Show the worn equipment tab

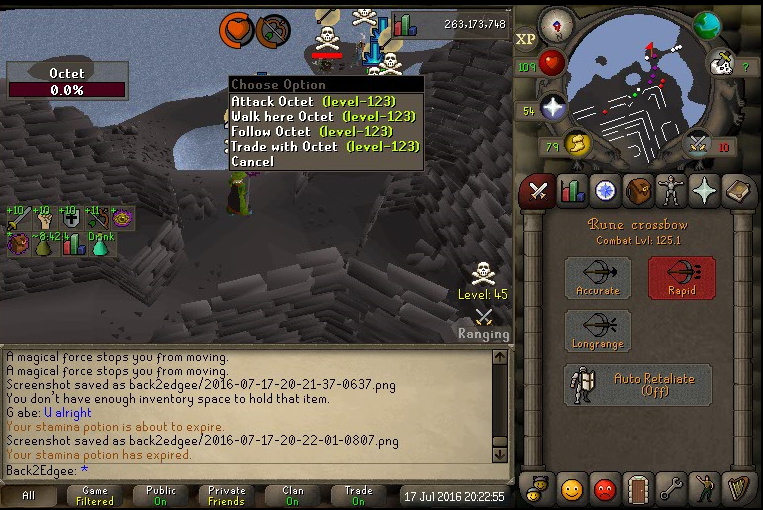tap(670, 190)
